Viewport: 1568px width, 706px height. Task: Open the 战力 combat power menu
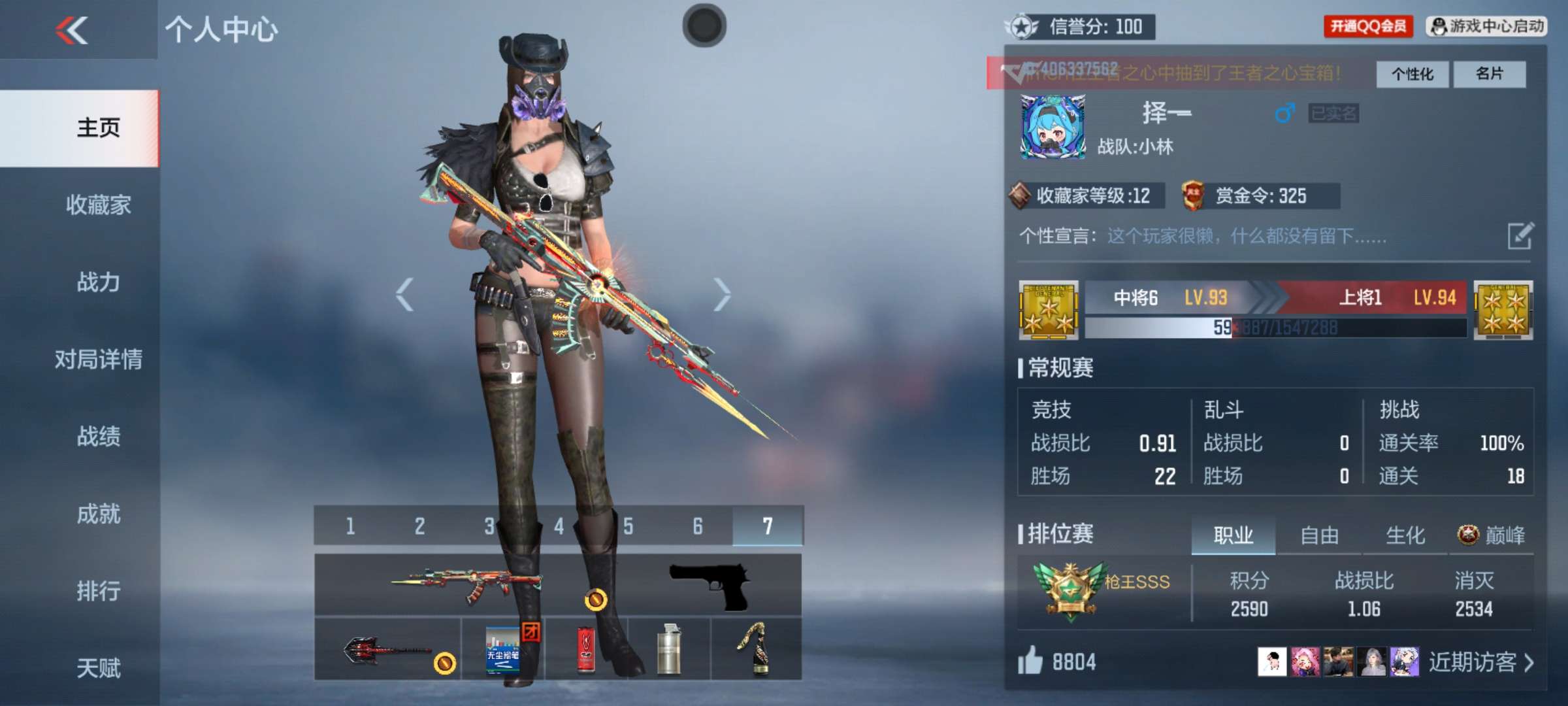pyautogui.click(x=98, y=282)
